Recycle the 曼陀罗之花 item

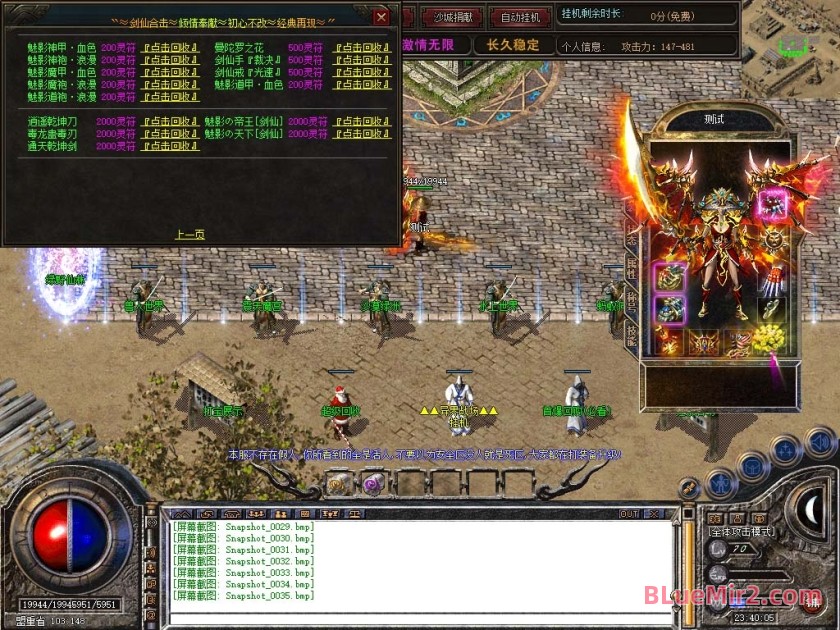coord(361,47)
